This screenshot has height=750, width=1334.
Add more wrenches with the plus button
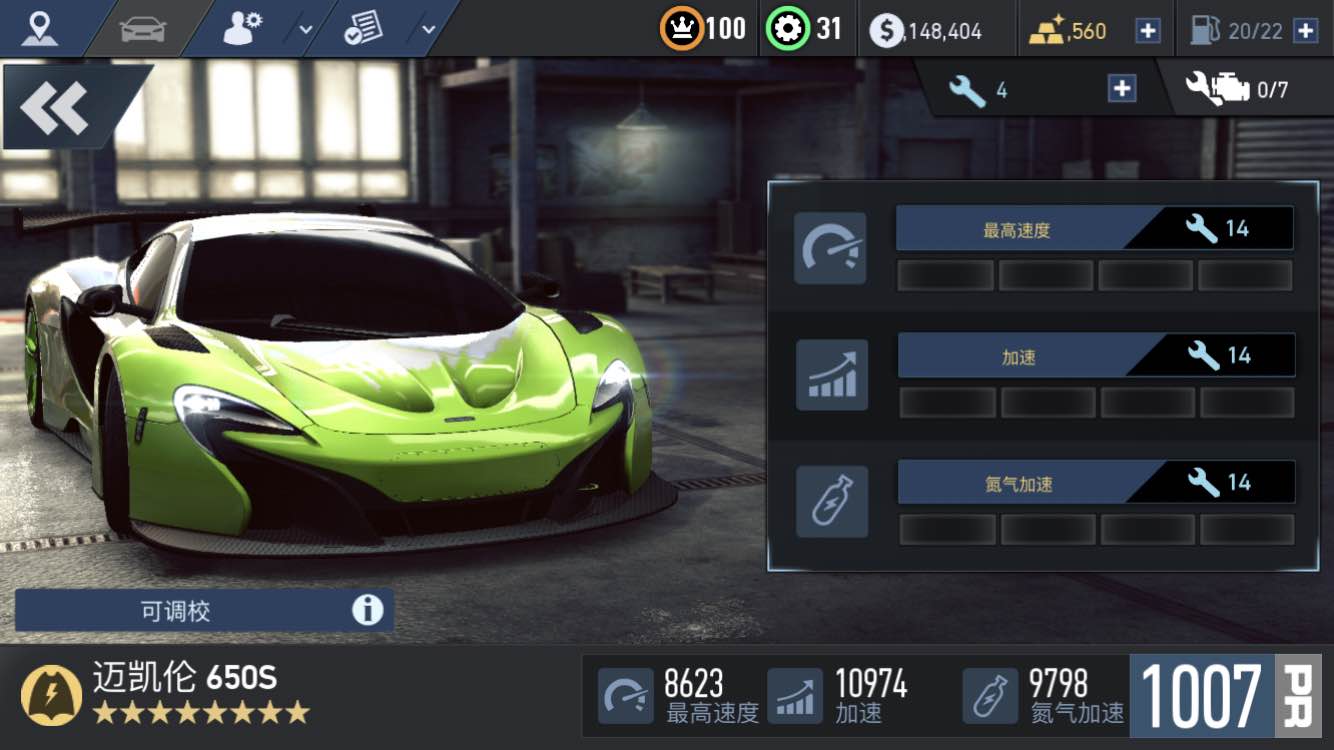point(1122,89)
